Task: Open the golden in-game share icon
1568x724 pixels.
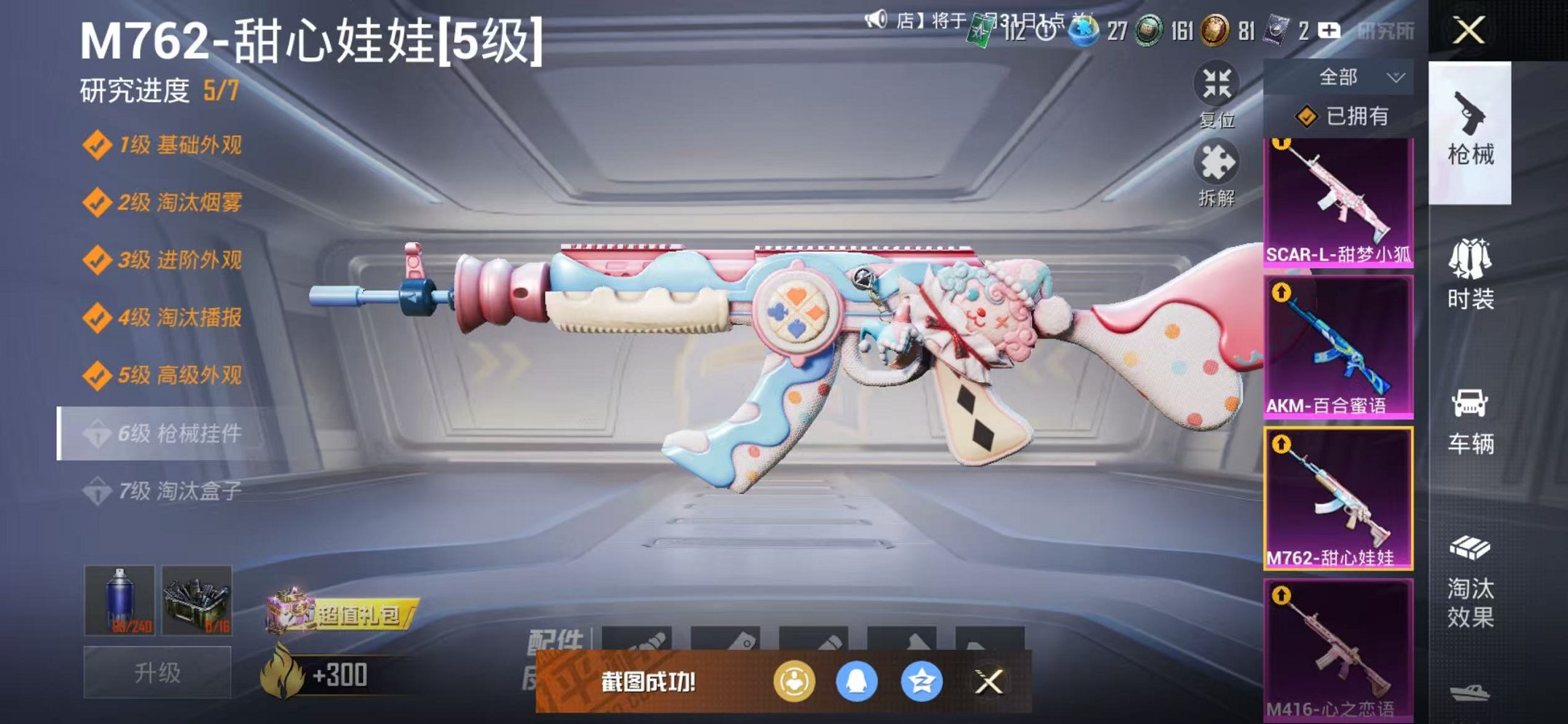Action: pos(796,682)
